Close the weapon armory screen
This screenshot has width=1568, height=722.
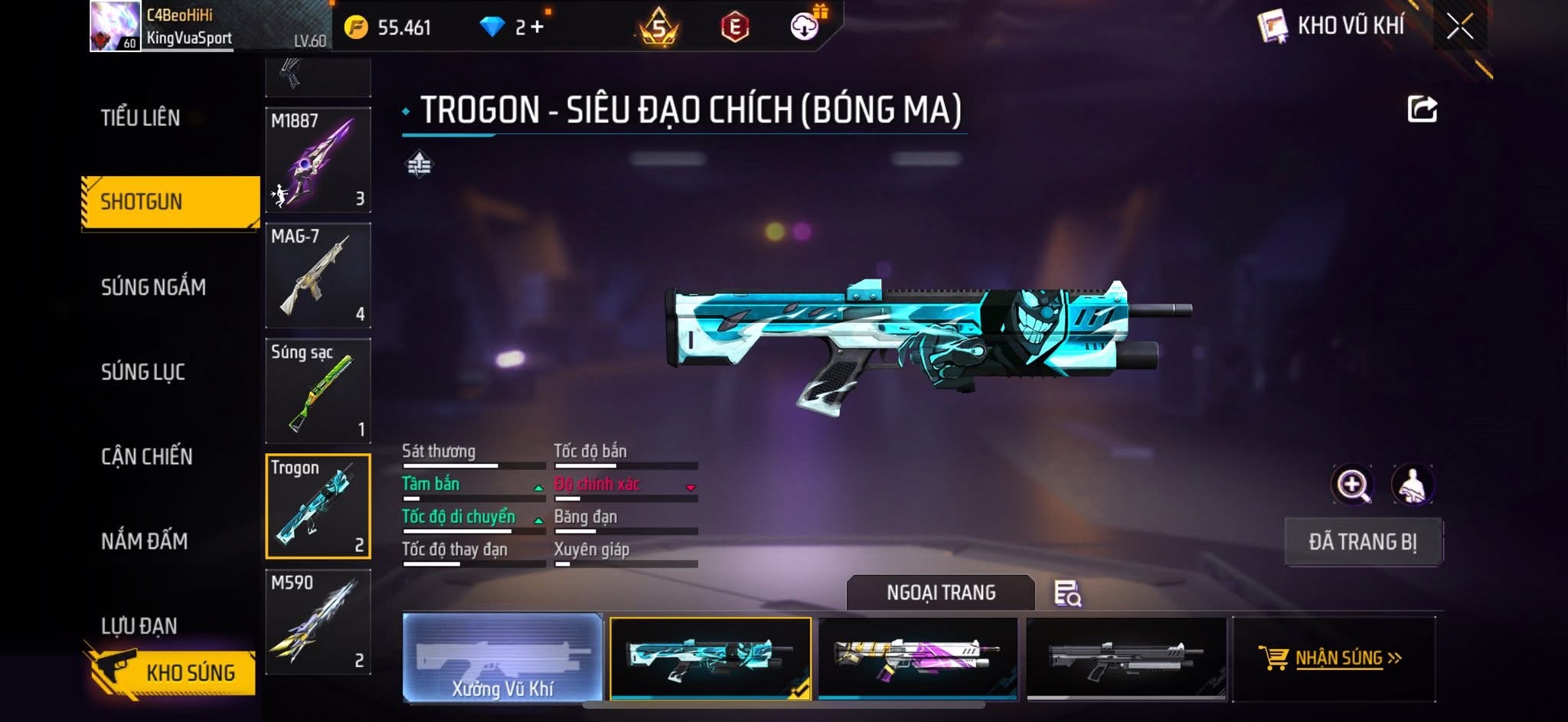1459,27
